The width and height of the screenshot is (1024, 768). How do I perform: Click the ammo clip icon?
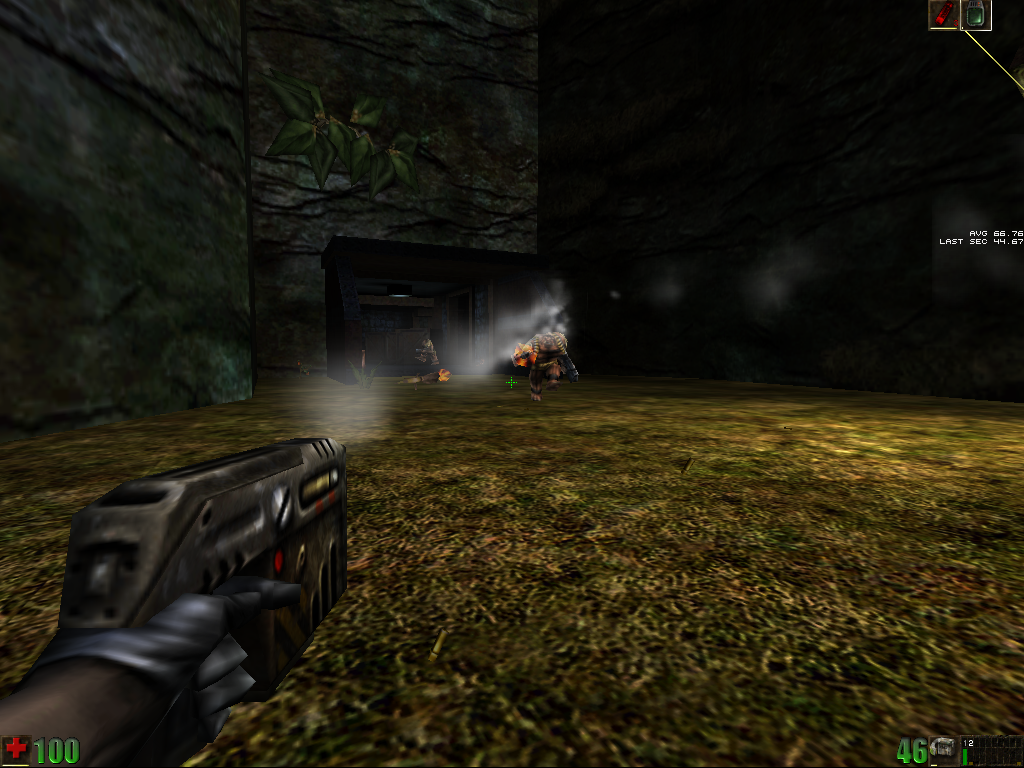[x=944, y=750]
